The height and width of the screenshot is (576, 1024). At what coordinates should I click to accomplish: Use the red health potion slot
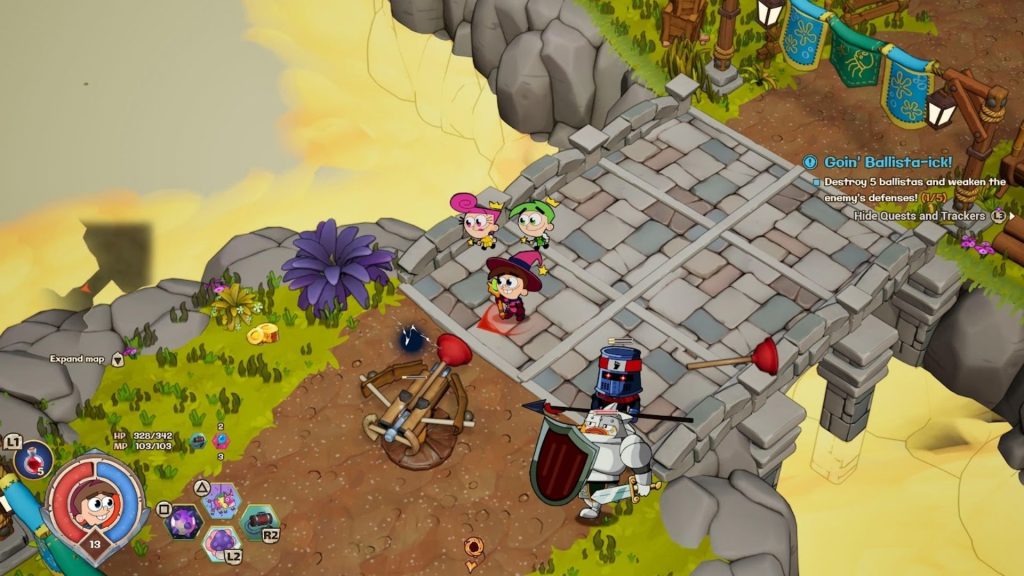pyautogui.click(x=32, y=461)
